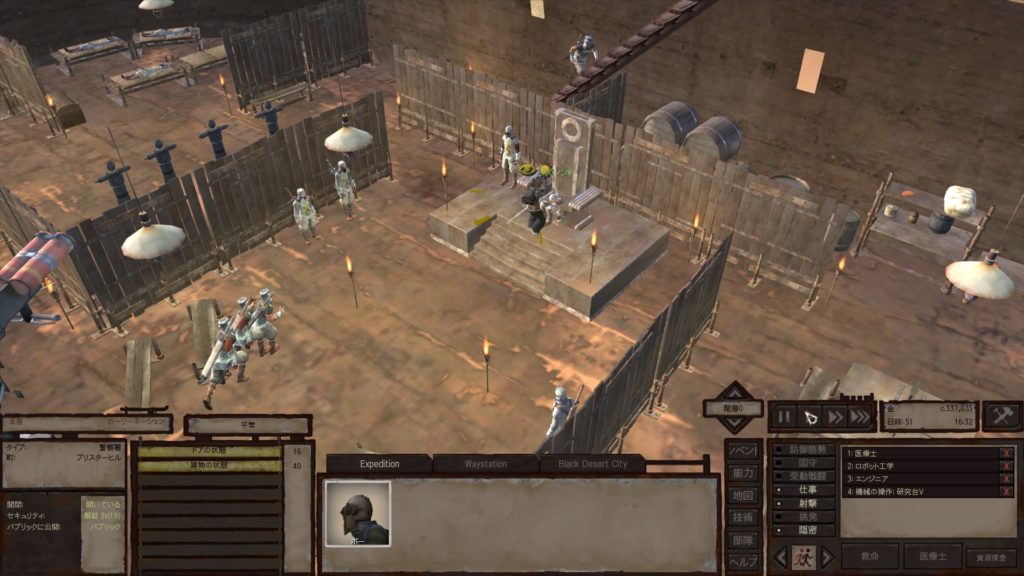Set game speed to normal play
Screen dimensions: 1024x576
pos(811,416)
